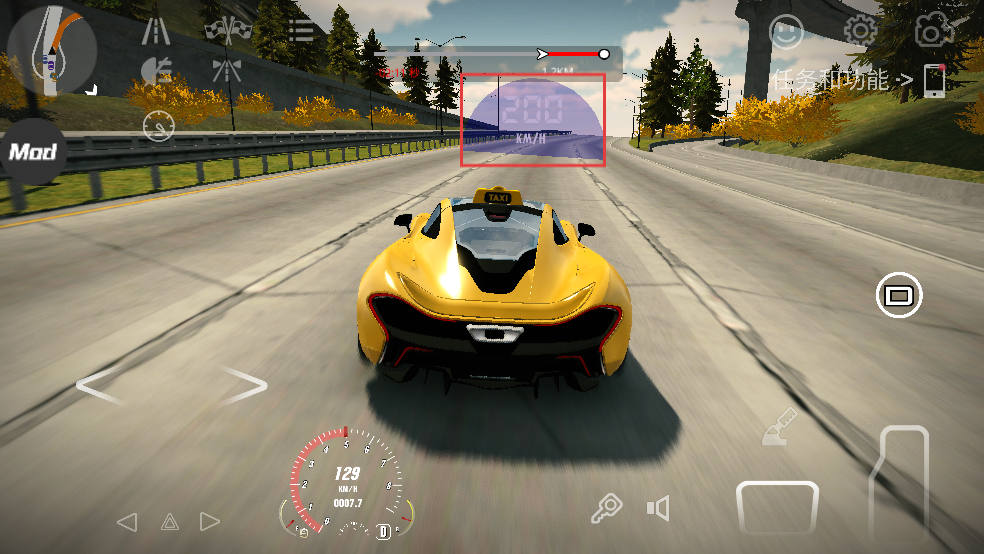
Task: Open the phone icon
Action: coord(934,80)
